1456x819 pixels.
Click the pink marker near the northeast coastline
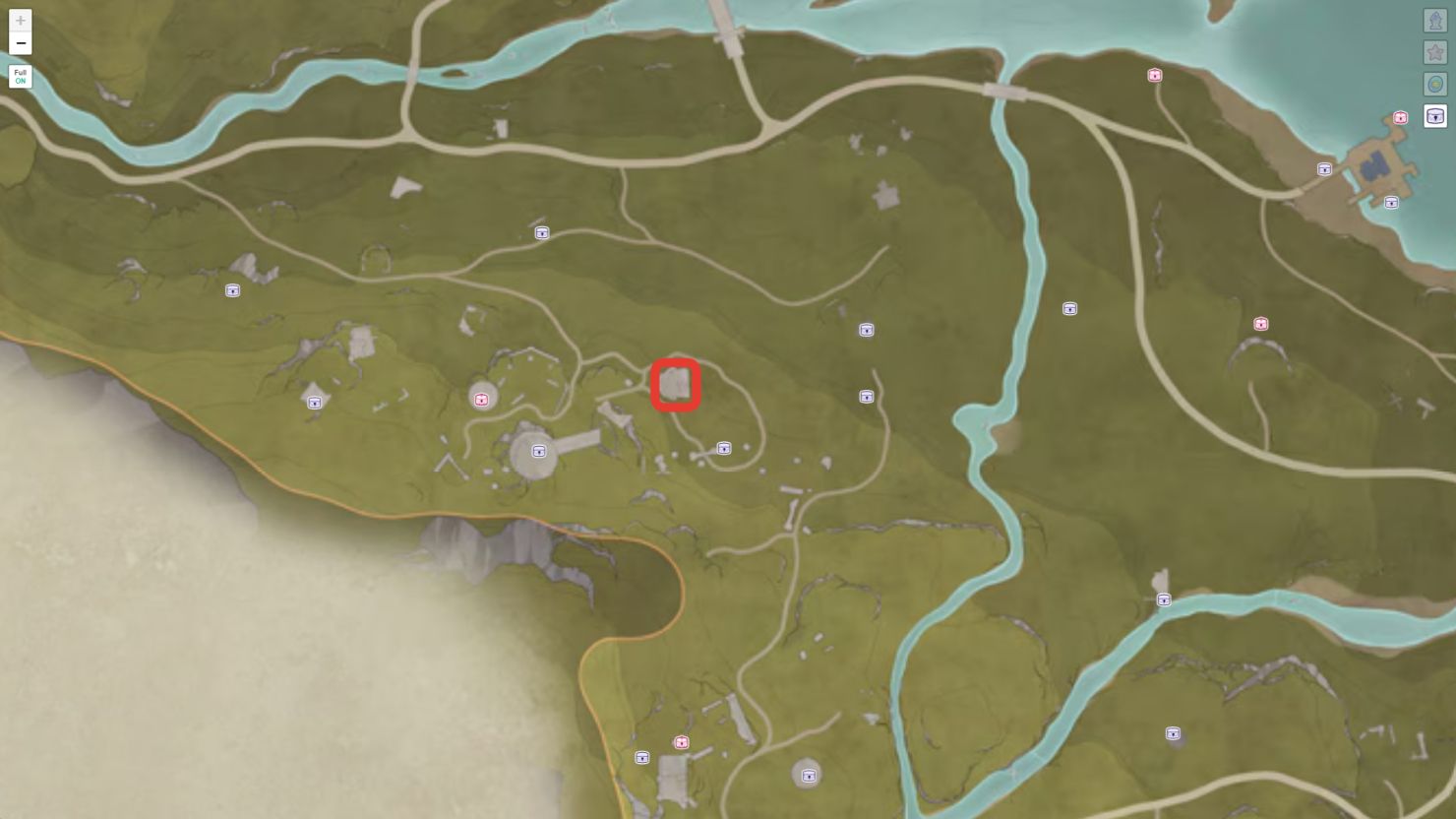pyautogui.click(x=1153, y=75)
